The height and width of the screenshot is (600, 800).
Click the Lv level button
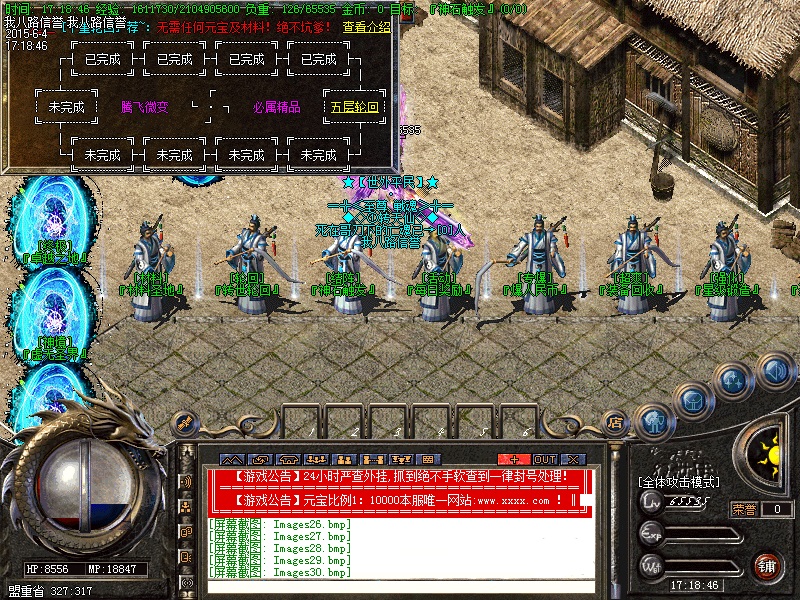click(x=651, y=501)
